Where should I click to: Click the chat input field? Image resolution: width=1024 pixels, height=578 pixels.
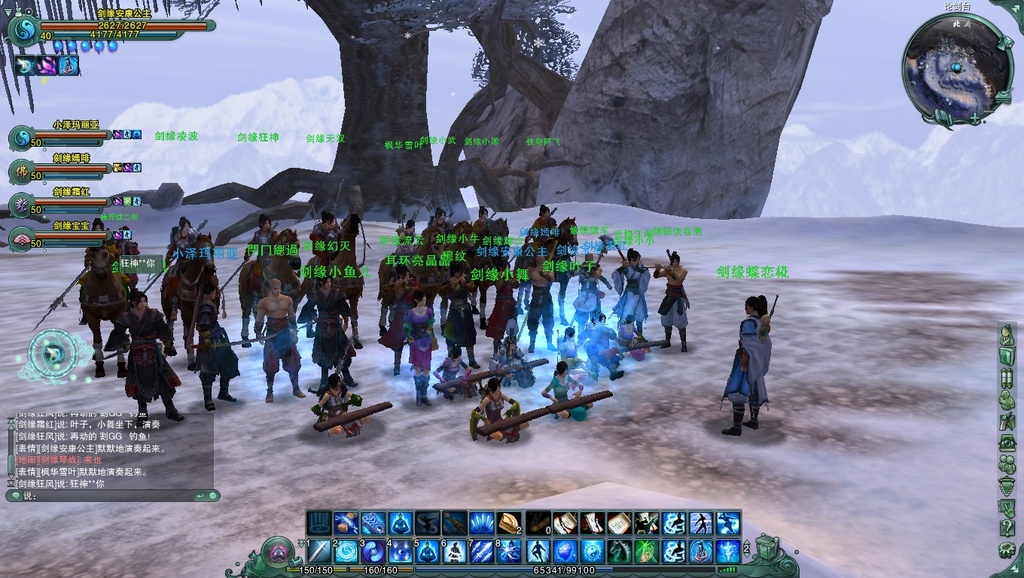click(x=110, y=495)
